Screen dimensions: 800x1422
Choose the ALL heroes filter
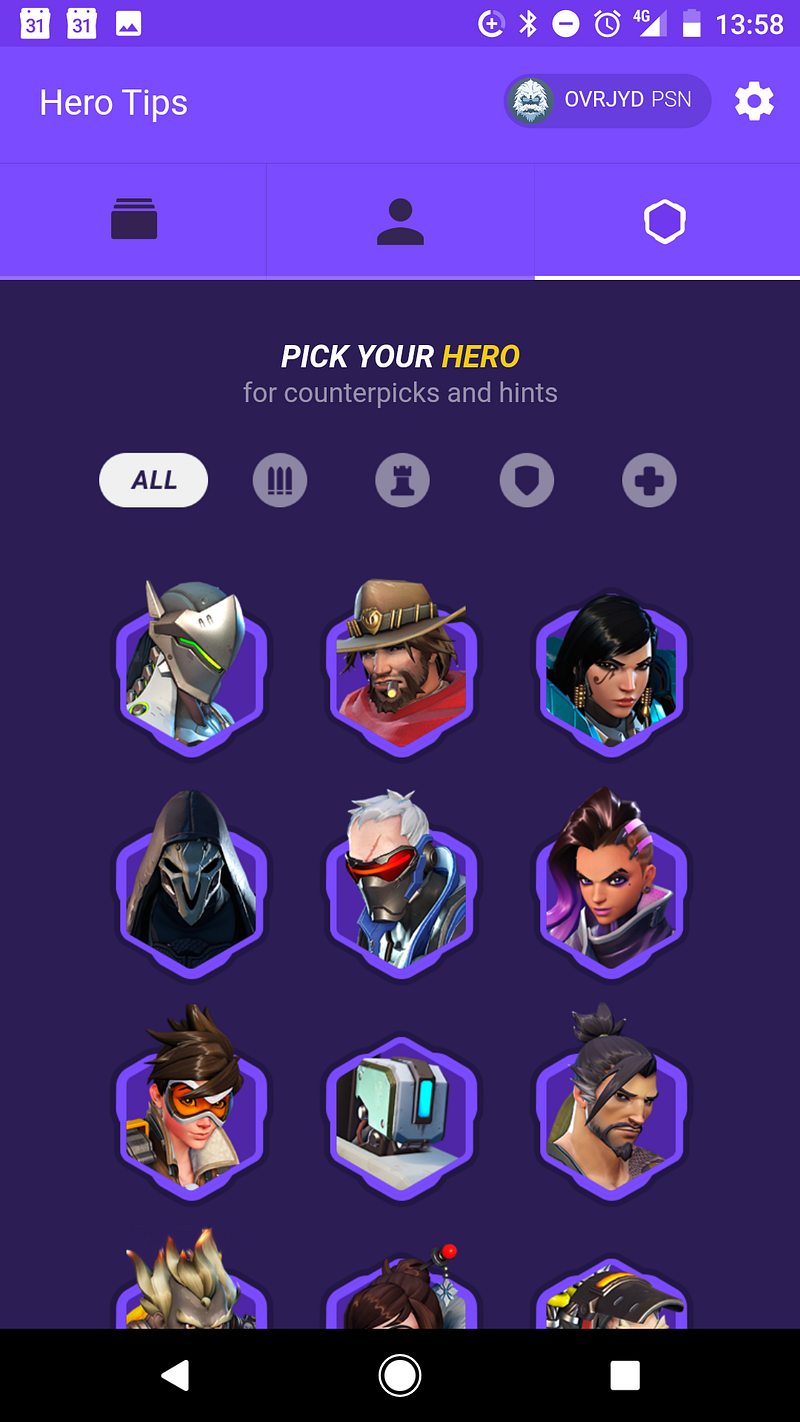[x=153, y=480]
